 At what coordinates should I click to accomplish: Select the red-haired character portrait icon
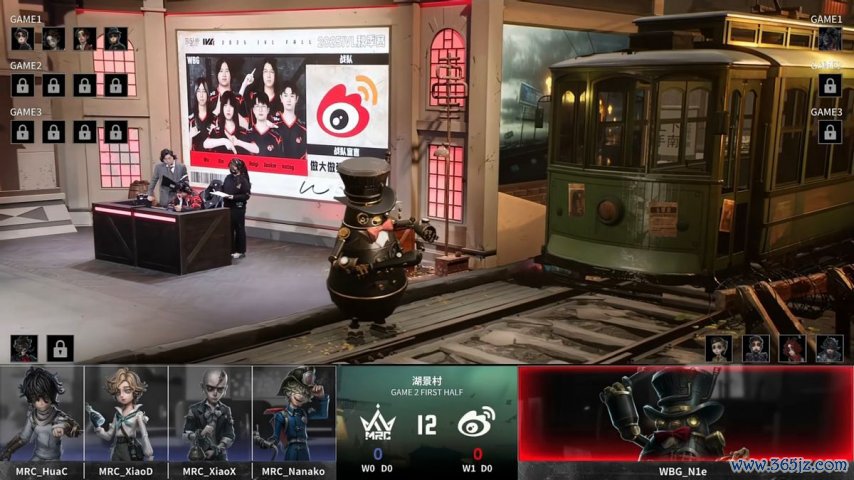pos(793,348)
